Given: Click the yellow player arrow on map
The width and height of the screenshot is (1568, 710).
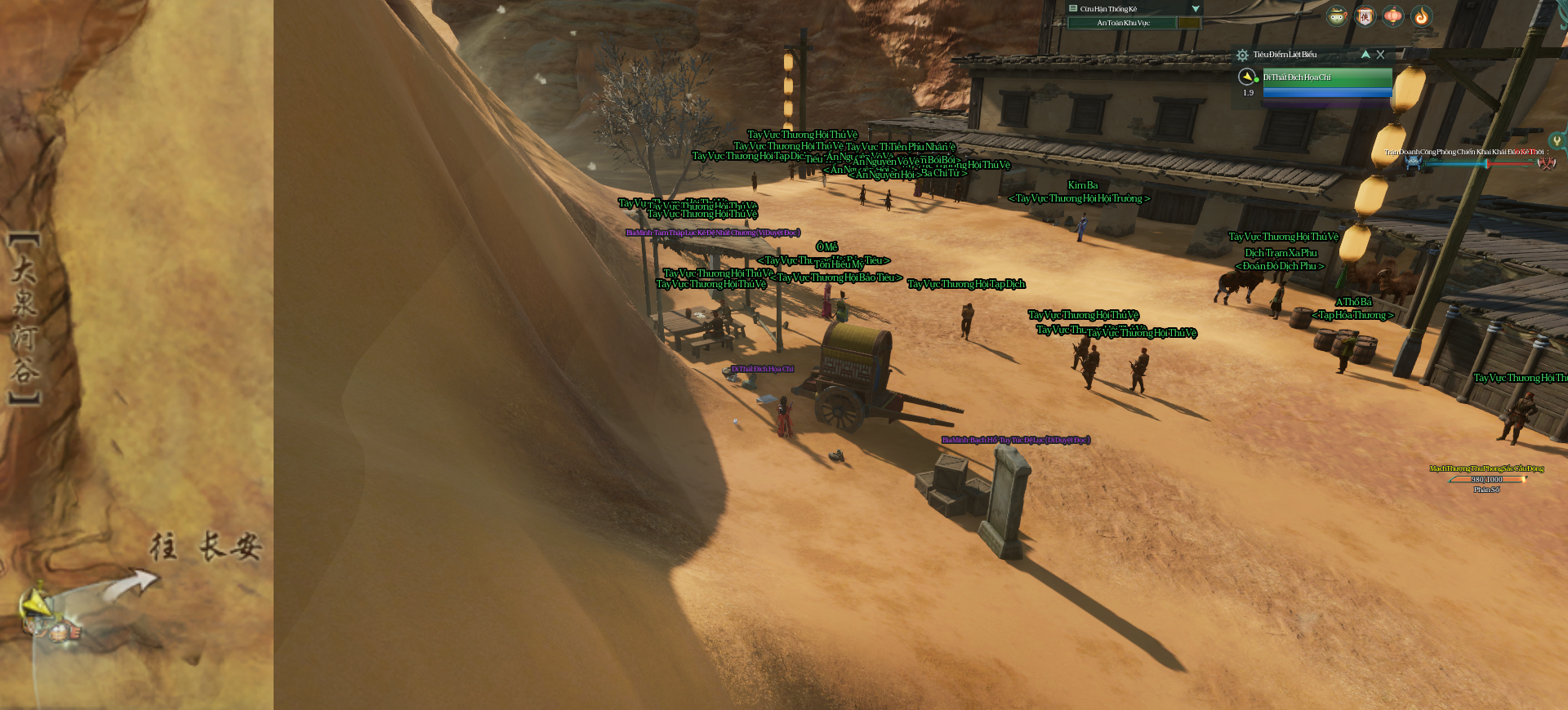Looking at the screenshot, I should [36, 604].
